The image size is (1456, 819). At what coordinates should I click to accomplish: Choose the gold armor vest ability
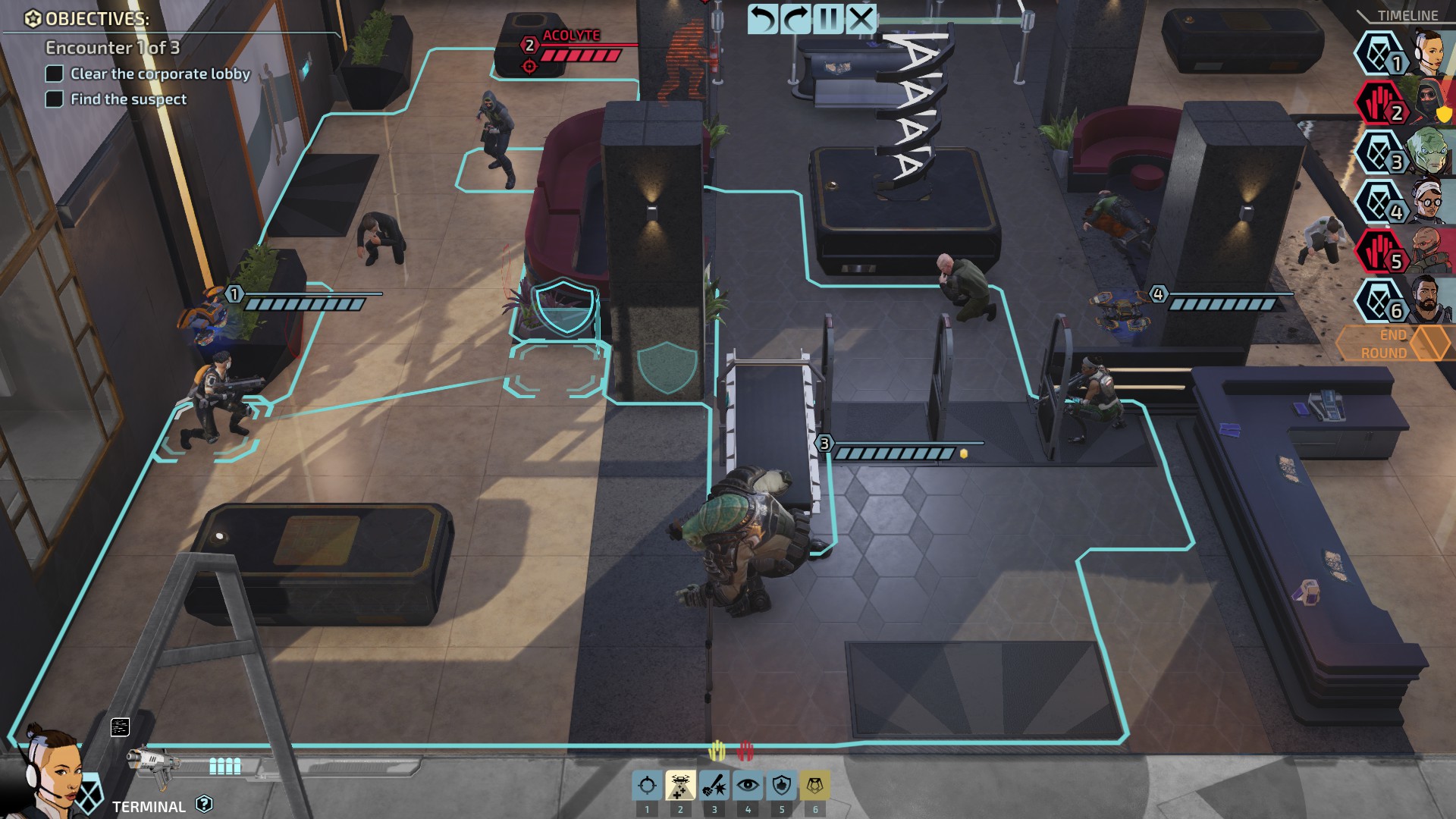[x=815, y=786]
